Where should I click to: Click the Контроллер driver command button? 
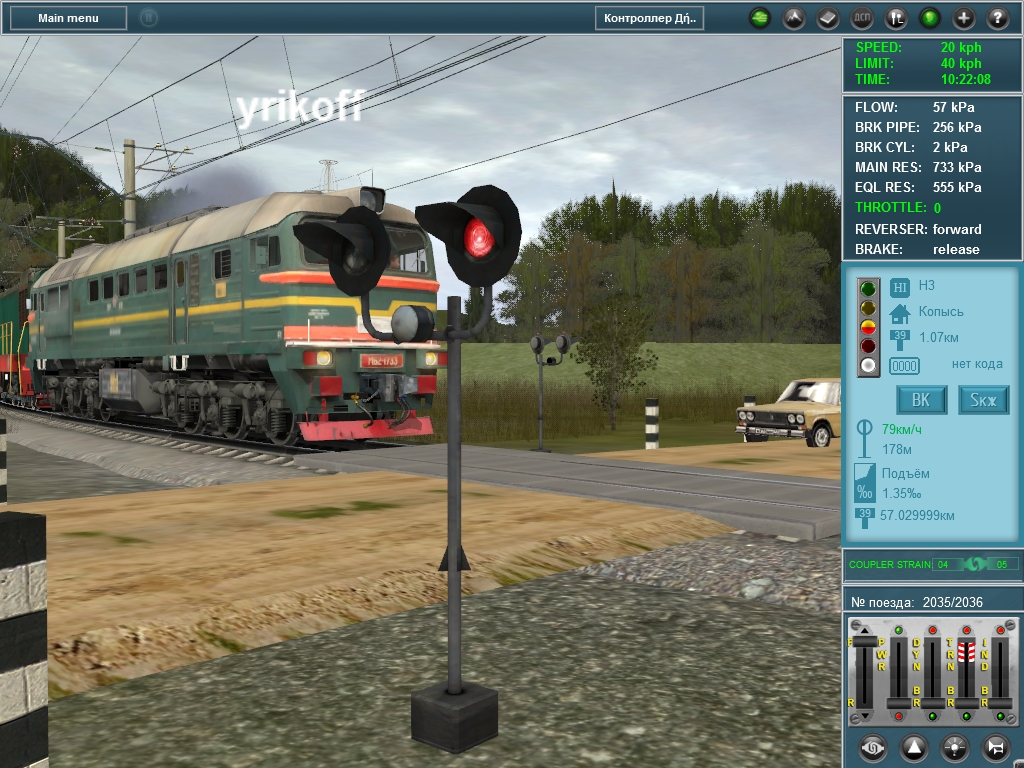click(x=650, y=18)
